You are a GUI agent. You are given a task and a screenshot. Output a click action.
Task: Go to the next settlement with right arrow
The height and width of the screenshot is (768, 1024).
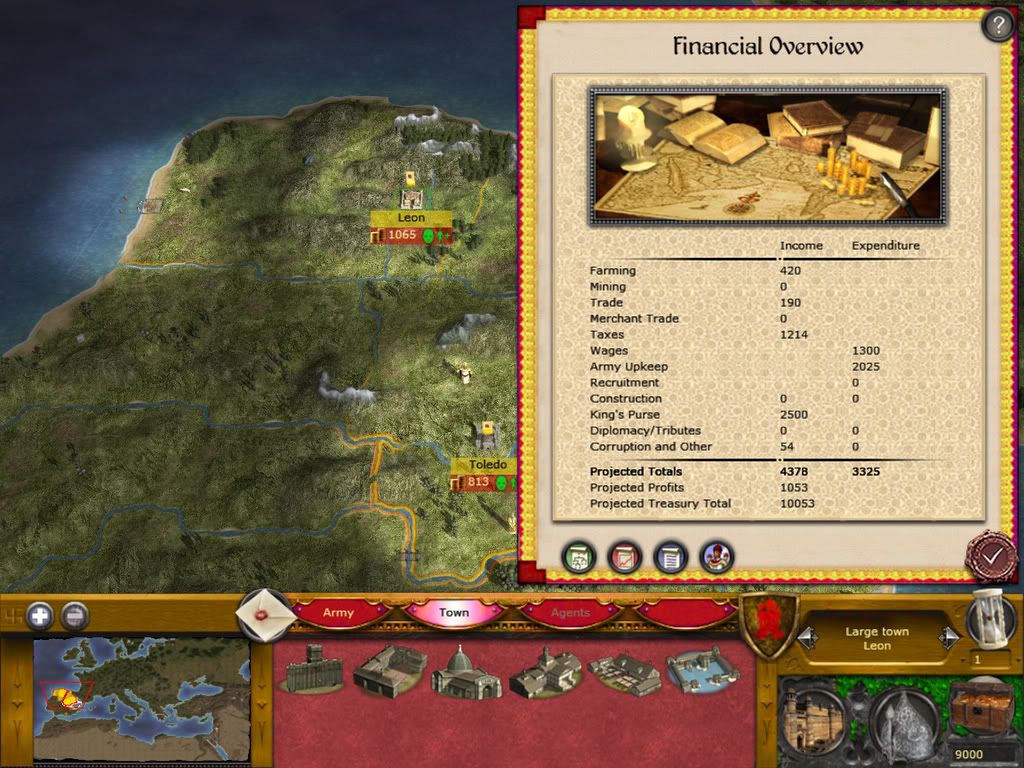(x=947, y=637)
